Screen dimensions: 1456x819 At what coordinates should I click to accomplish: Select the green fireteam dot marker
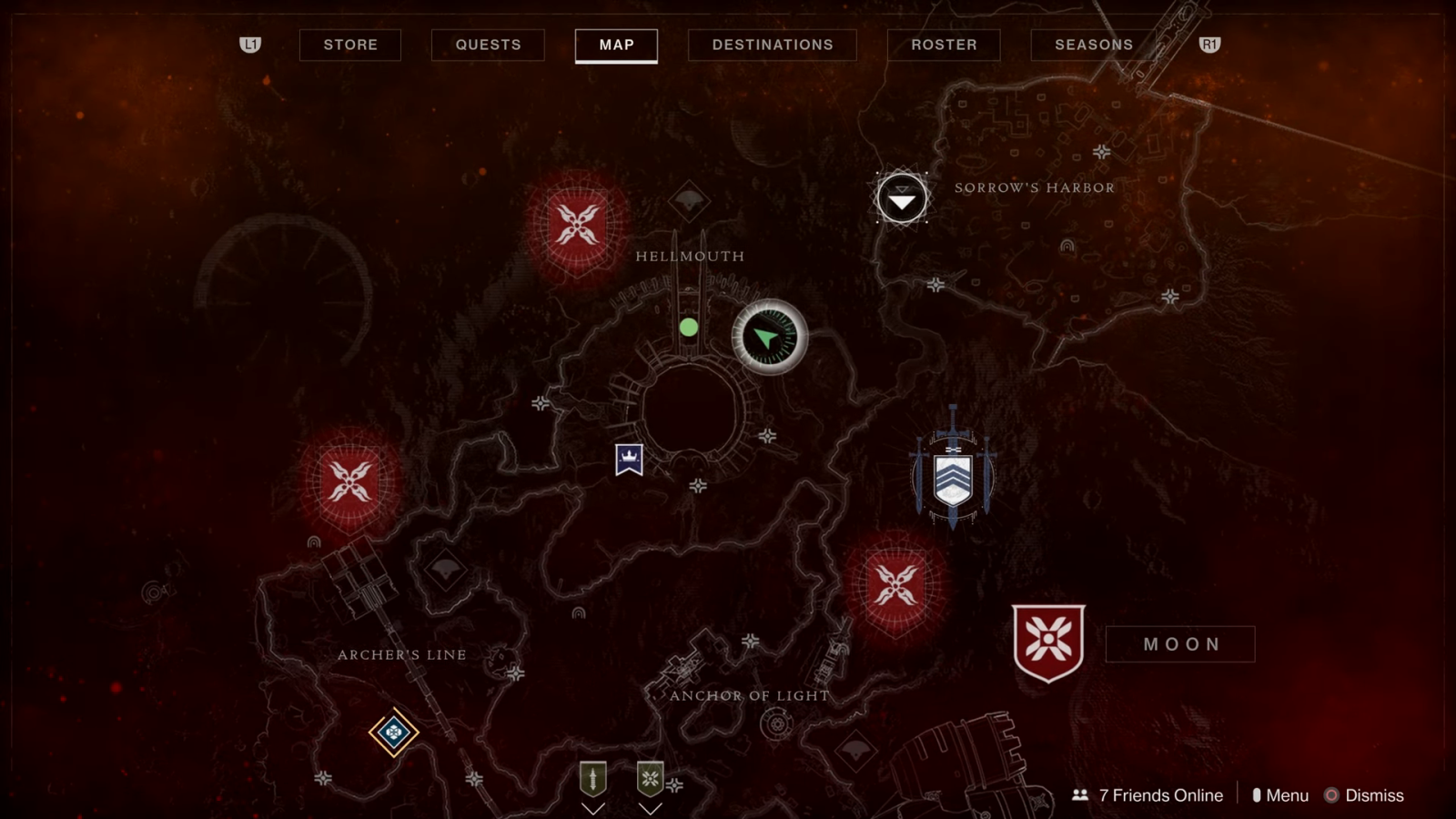point(689,328)
